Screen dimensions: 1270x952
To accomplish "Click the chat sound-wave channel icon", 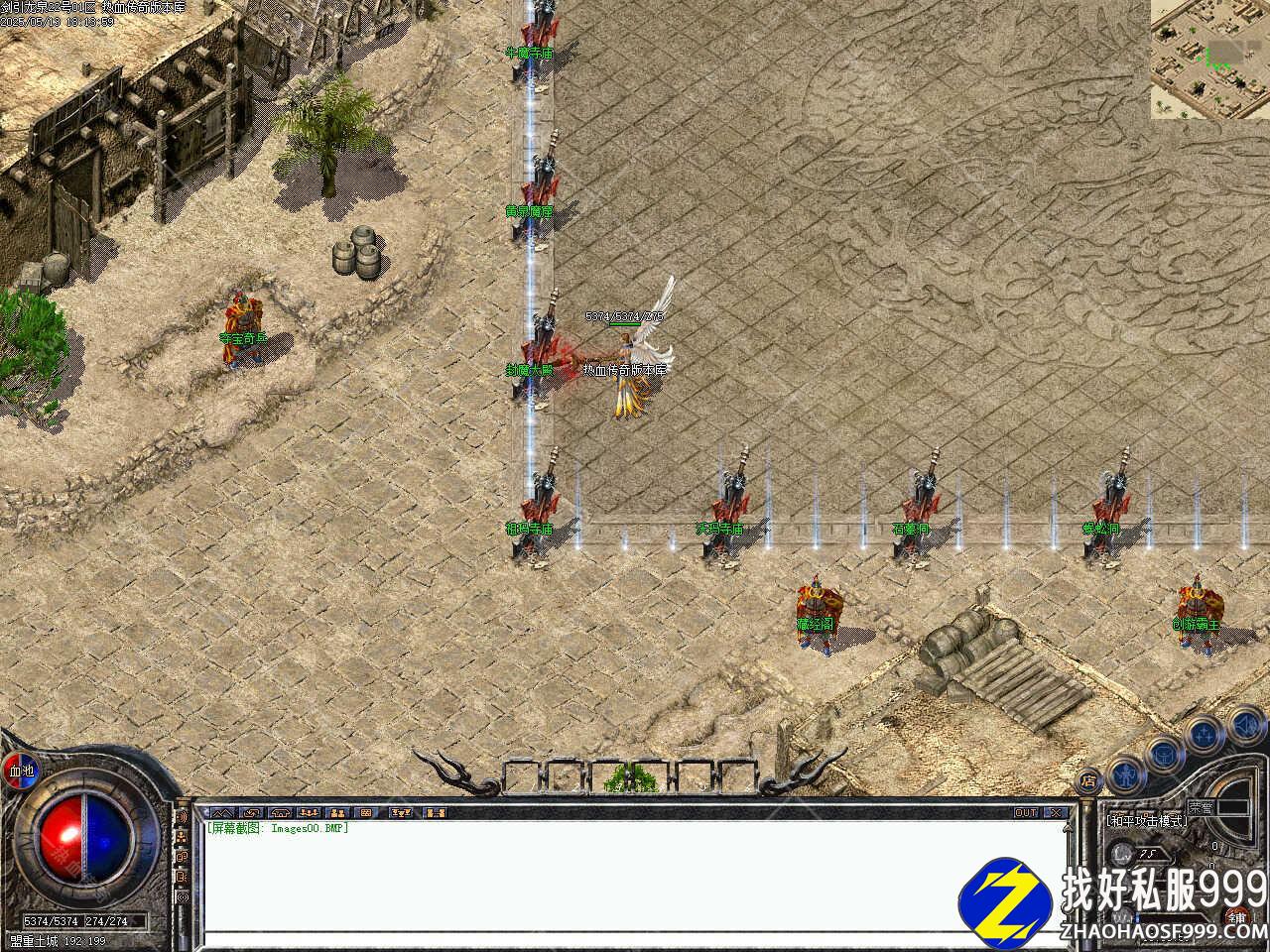I will [x=183, y=816].
